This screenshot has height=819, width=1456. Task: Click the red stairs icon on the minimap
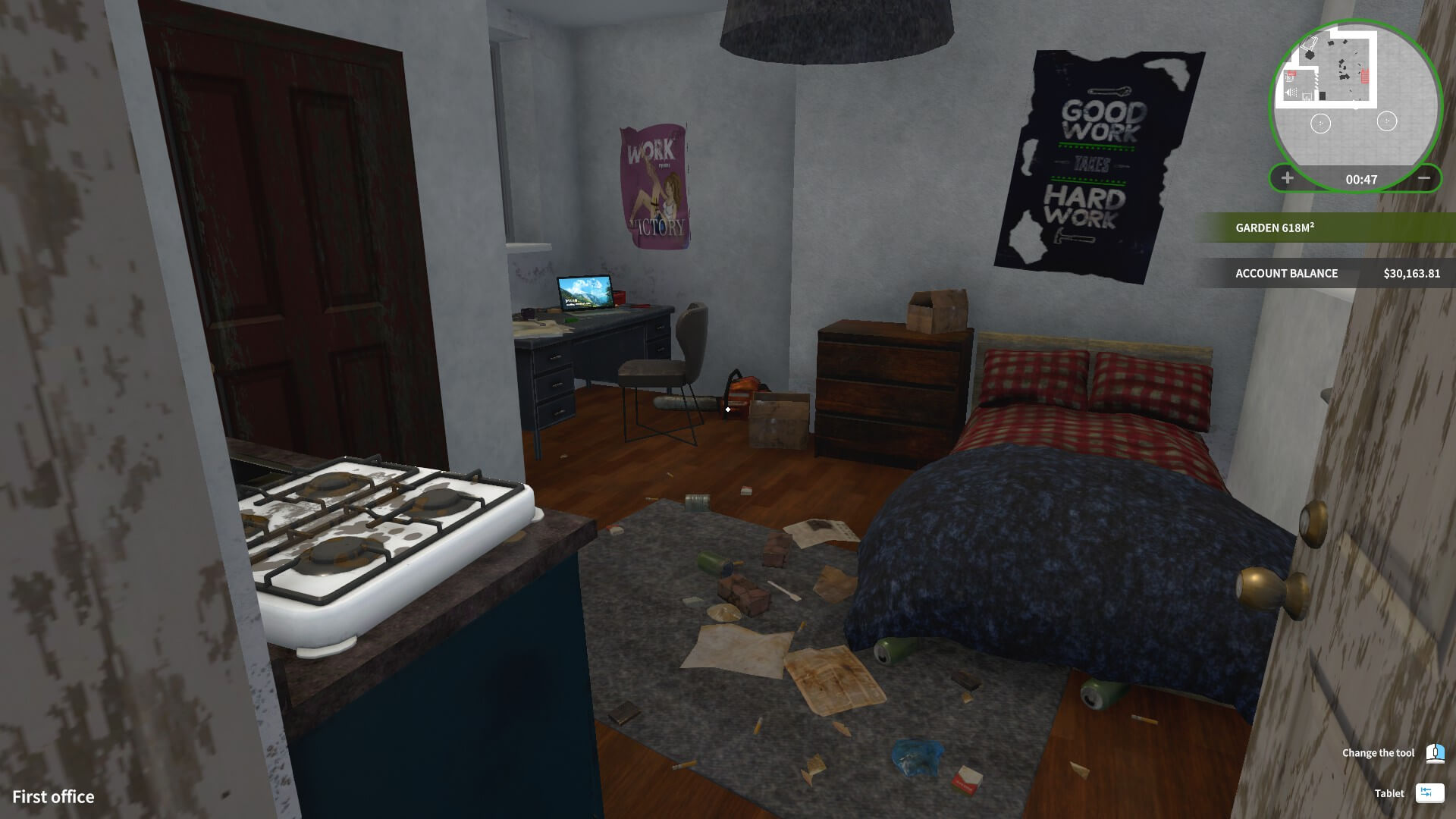(1365, 76)
